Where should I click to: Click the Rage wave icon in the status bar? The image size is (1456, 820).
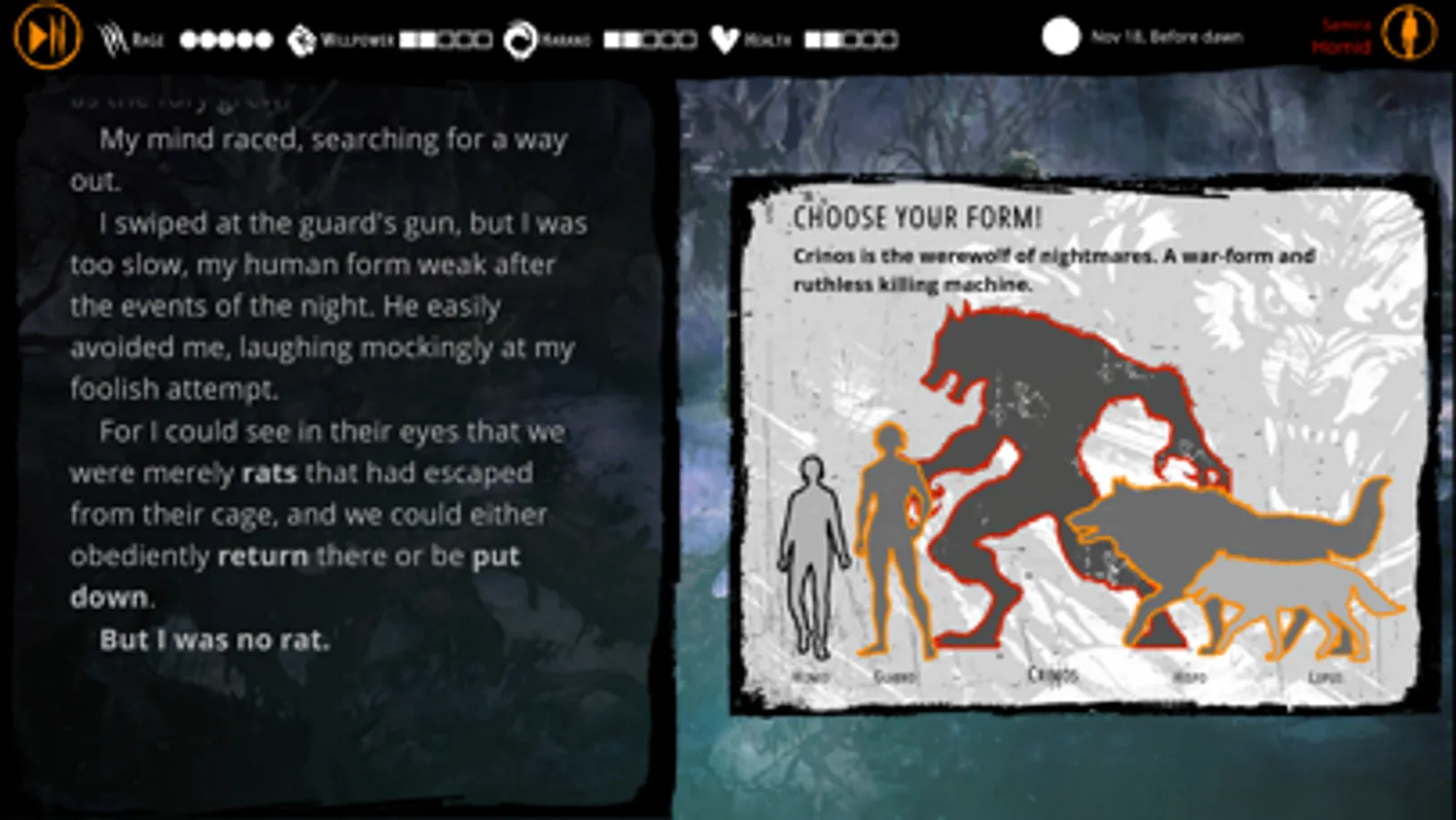point(109,36)
